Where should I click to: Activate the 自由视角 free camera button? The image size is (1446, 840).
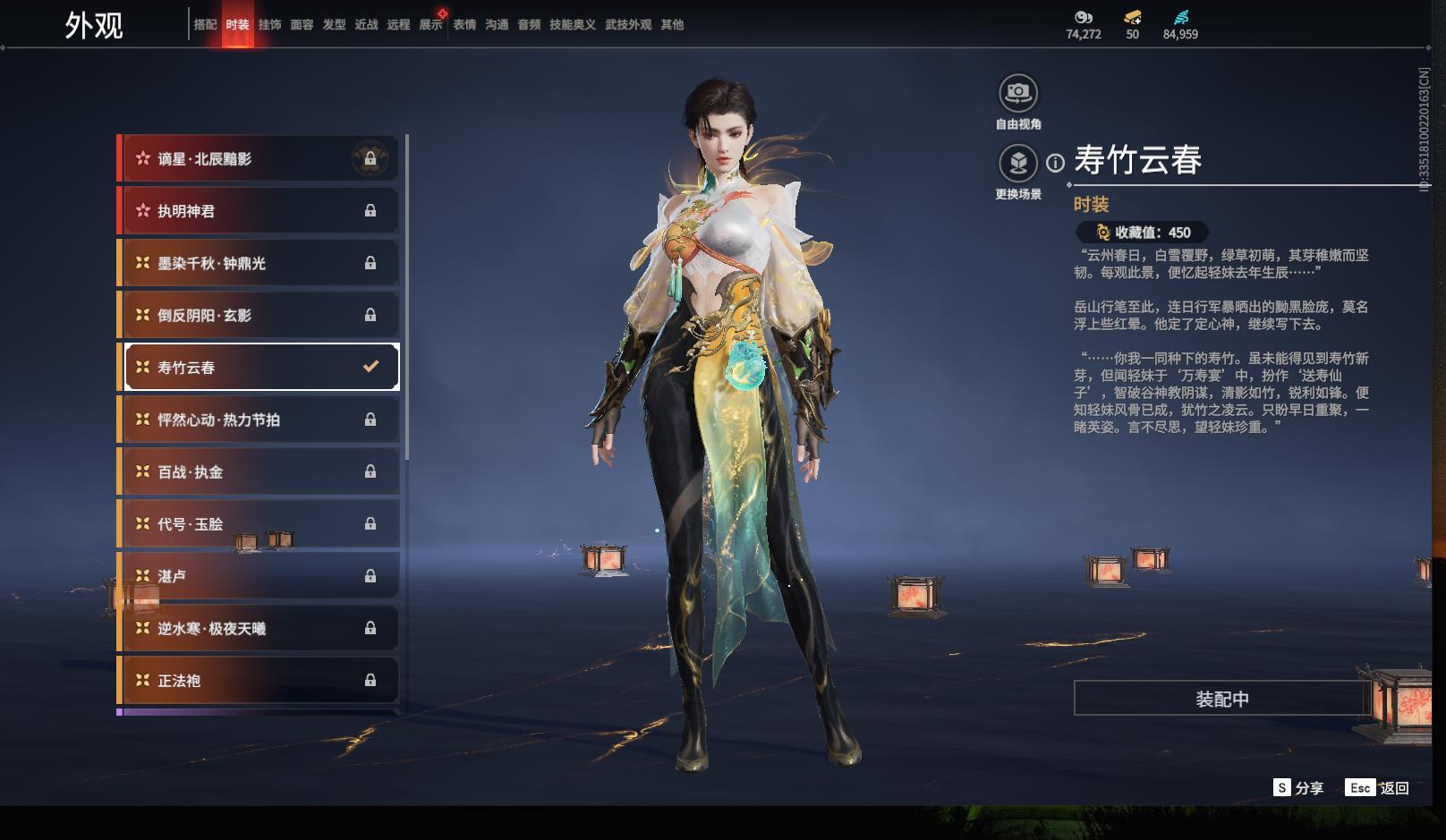coord(1017,93)
